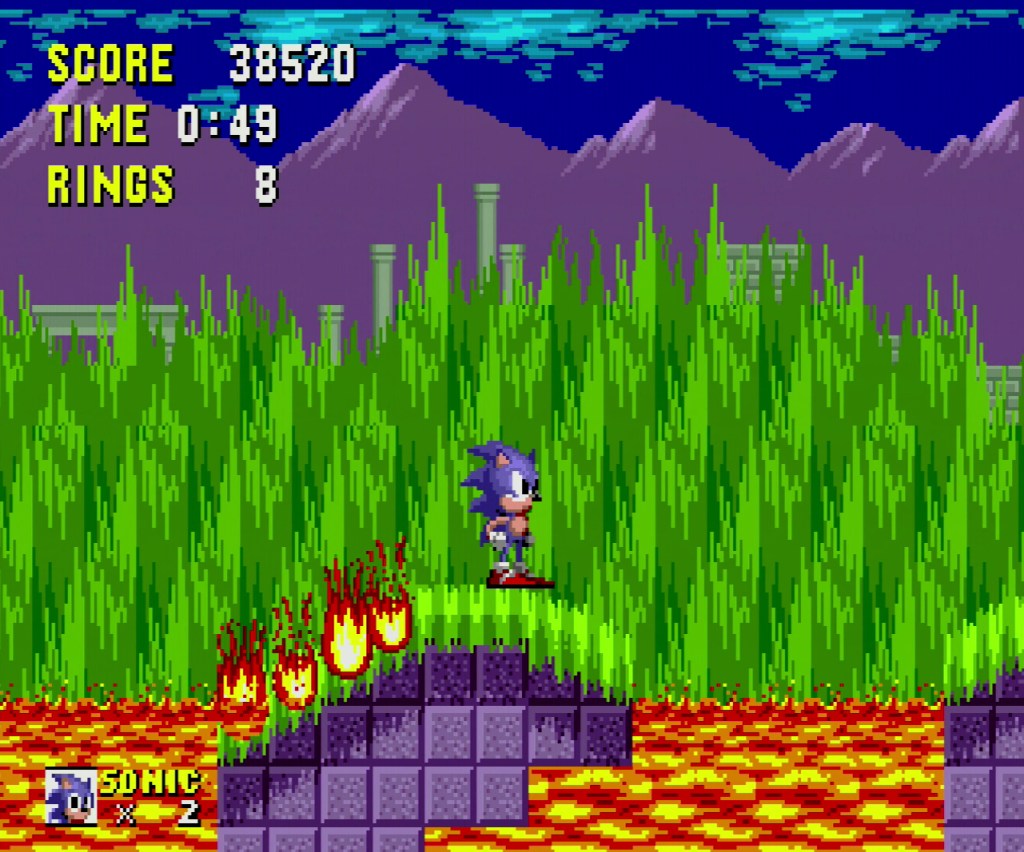1024x852 pixels.
Task: Click the Sonic face lives icon
Action: [71, 797]
